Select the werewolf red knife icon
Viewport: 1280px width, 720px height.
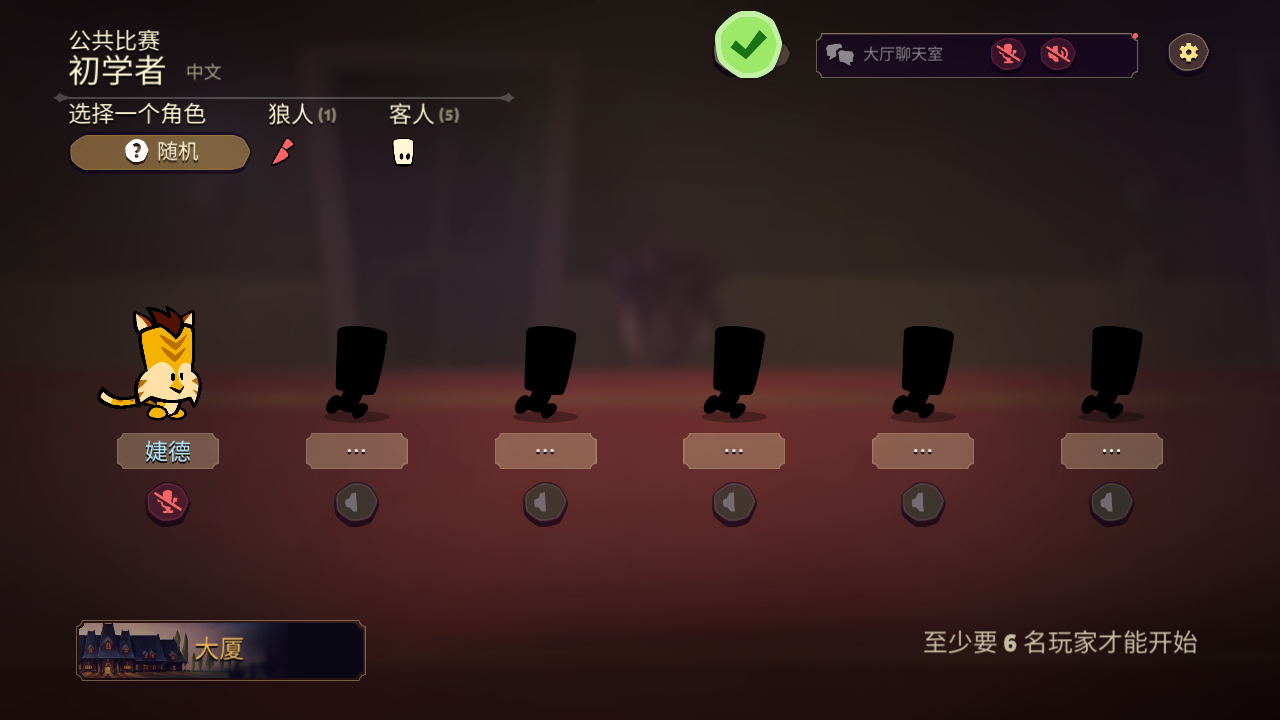click(x=283, y=152)
